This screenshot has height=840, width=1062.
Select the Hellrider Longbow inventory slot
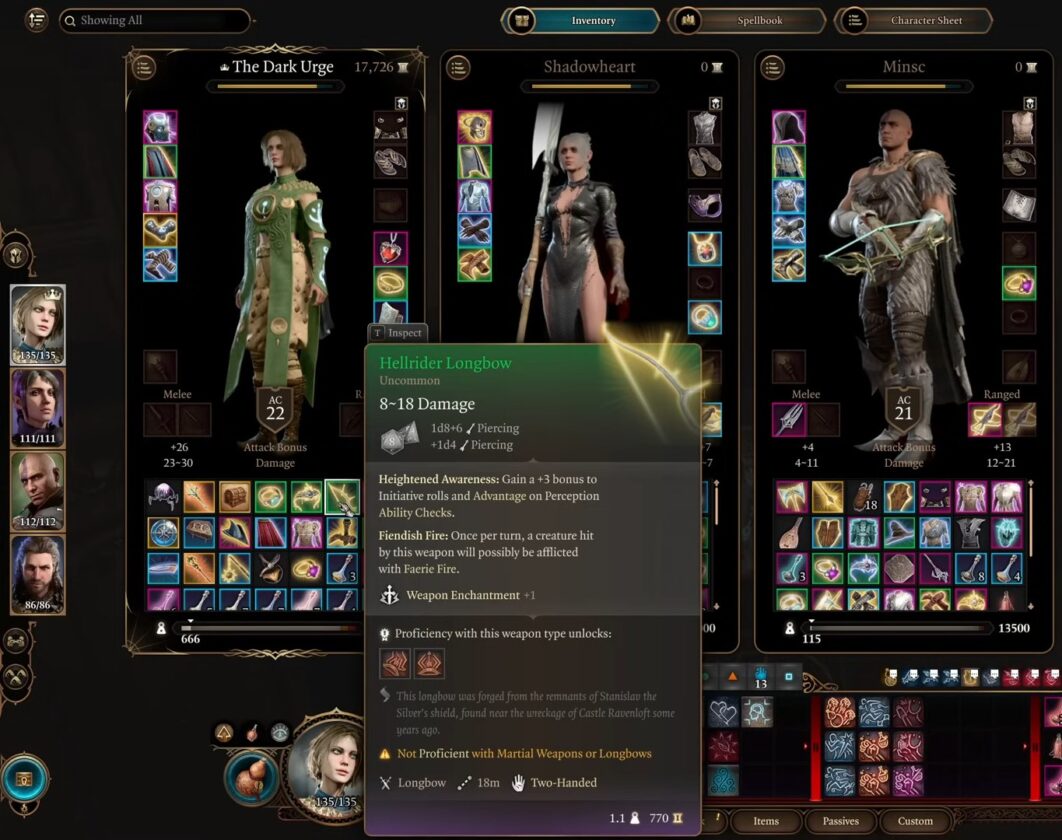coord(343,497)
